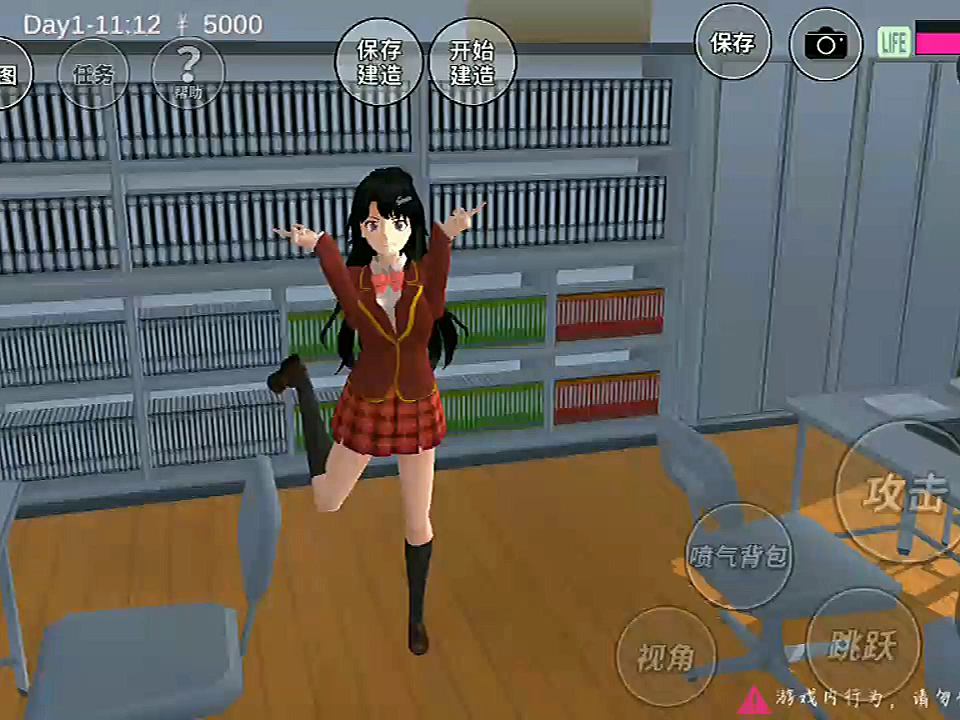Click the 保存建造 save build button
This screenshot has height=720, width=960.
tap(379, 62)
